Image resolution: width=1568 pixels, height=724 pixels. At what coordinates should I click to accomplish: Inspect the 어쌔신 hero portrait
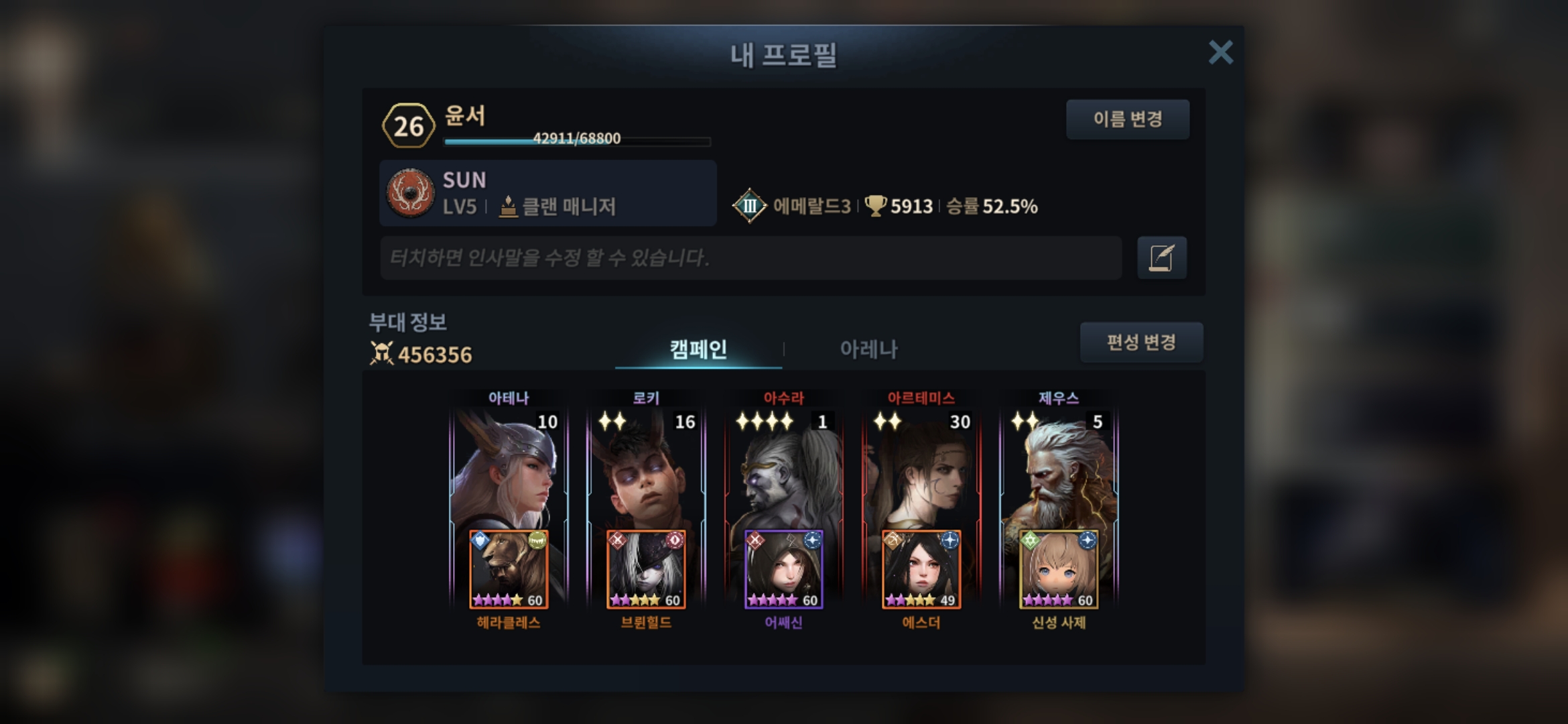783,570
